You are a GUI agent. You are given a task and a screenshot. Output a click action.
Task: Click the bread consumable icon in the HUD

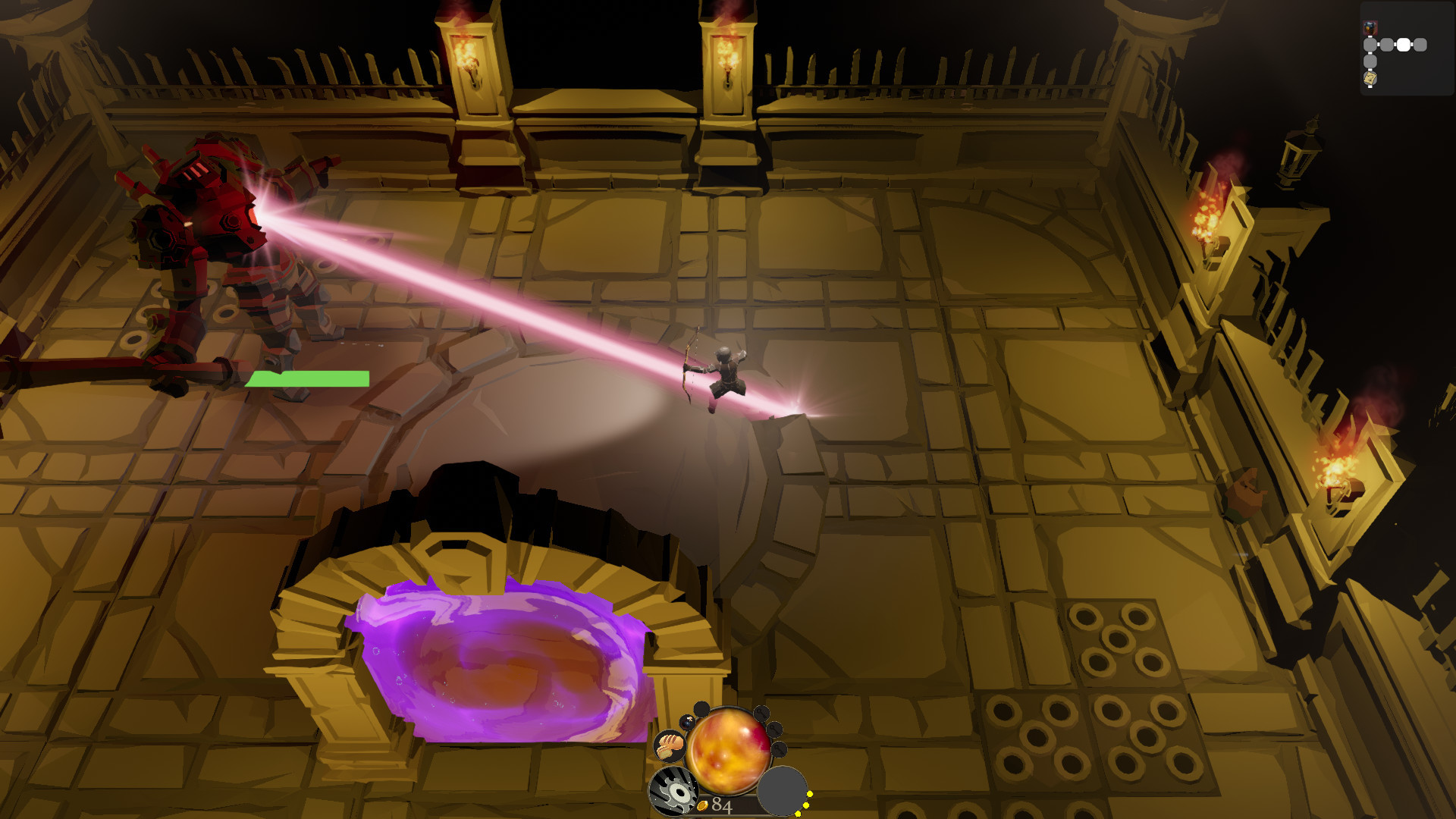click(669, 745)
